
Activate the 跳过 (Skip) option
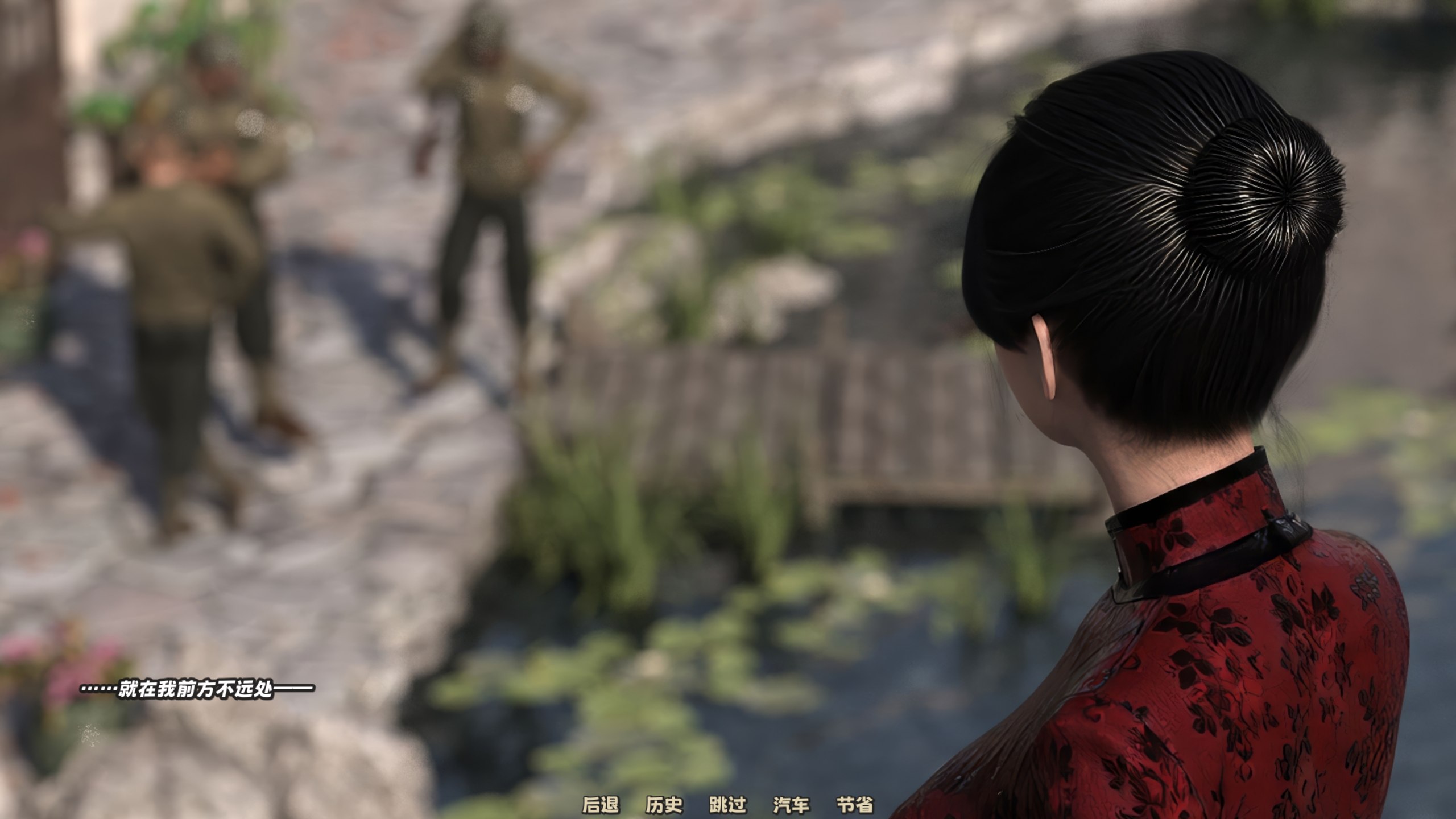click(727, 805)
